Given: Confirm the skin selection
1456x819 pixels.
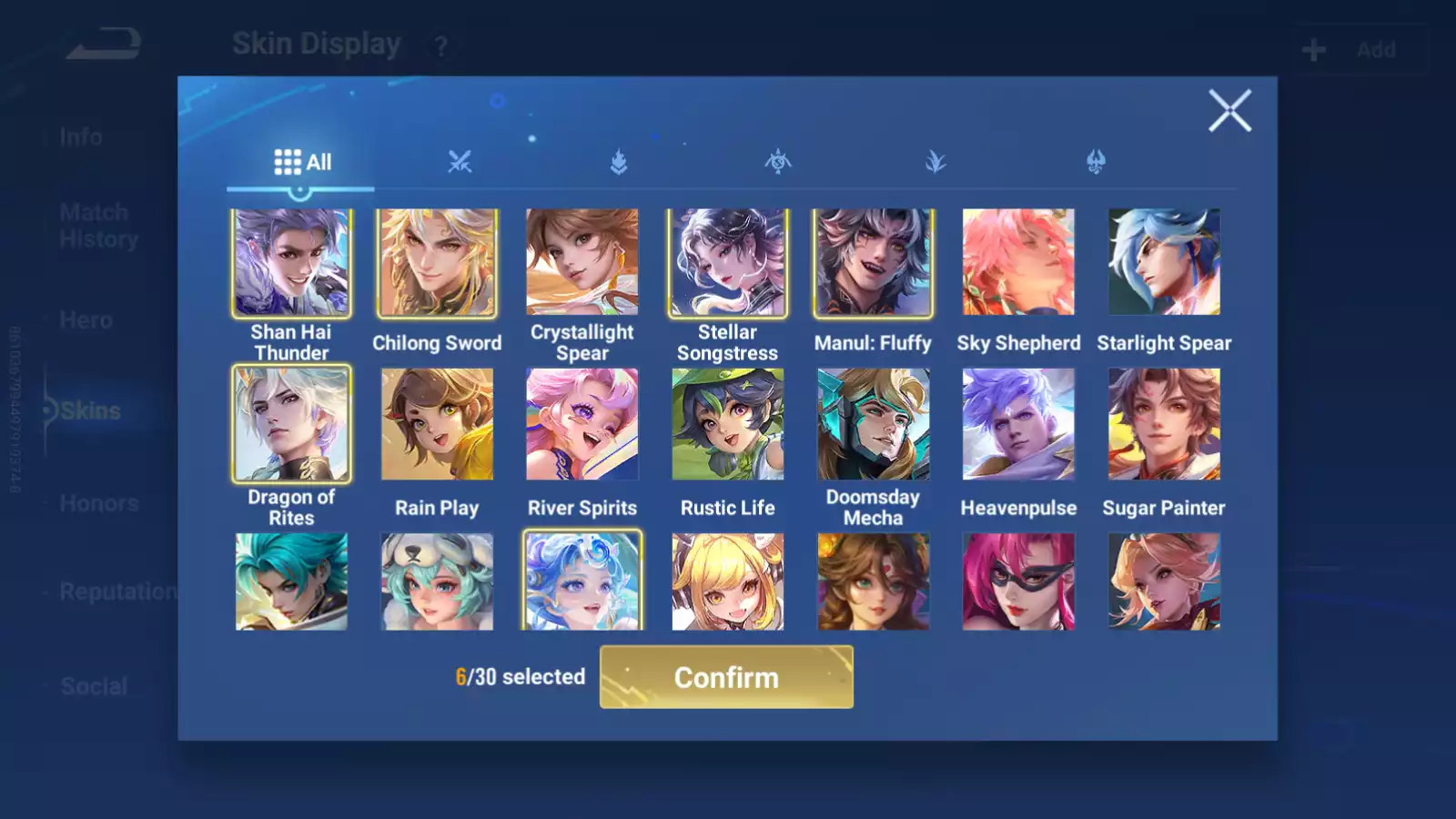Looking at the screenshot, I should click(726, 677).
